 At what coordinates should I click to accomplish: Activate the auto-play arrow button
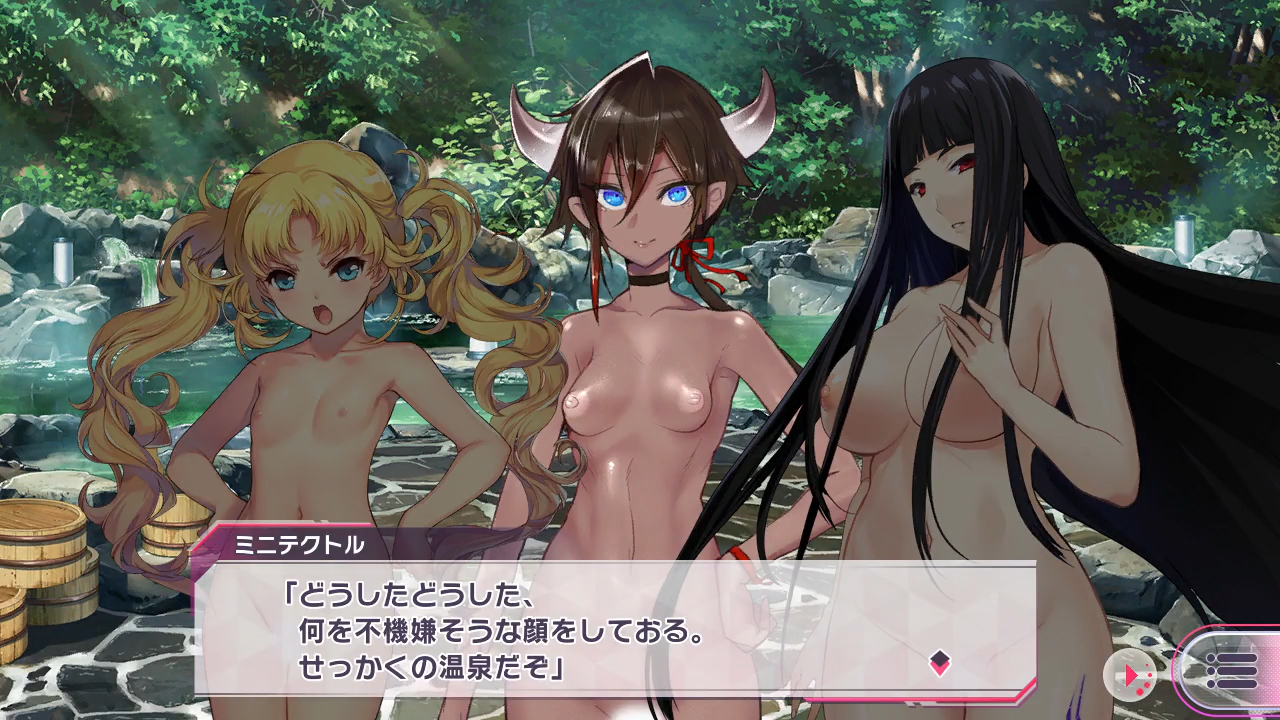pos(1131,676)
